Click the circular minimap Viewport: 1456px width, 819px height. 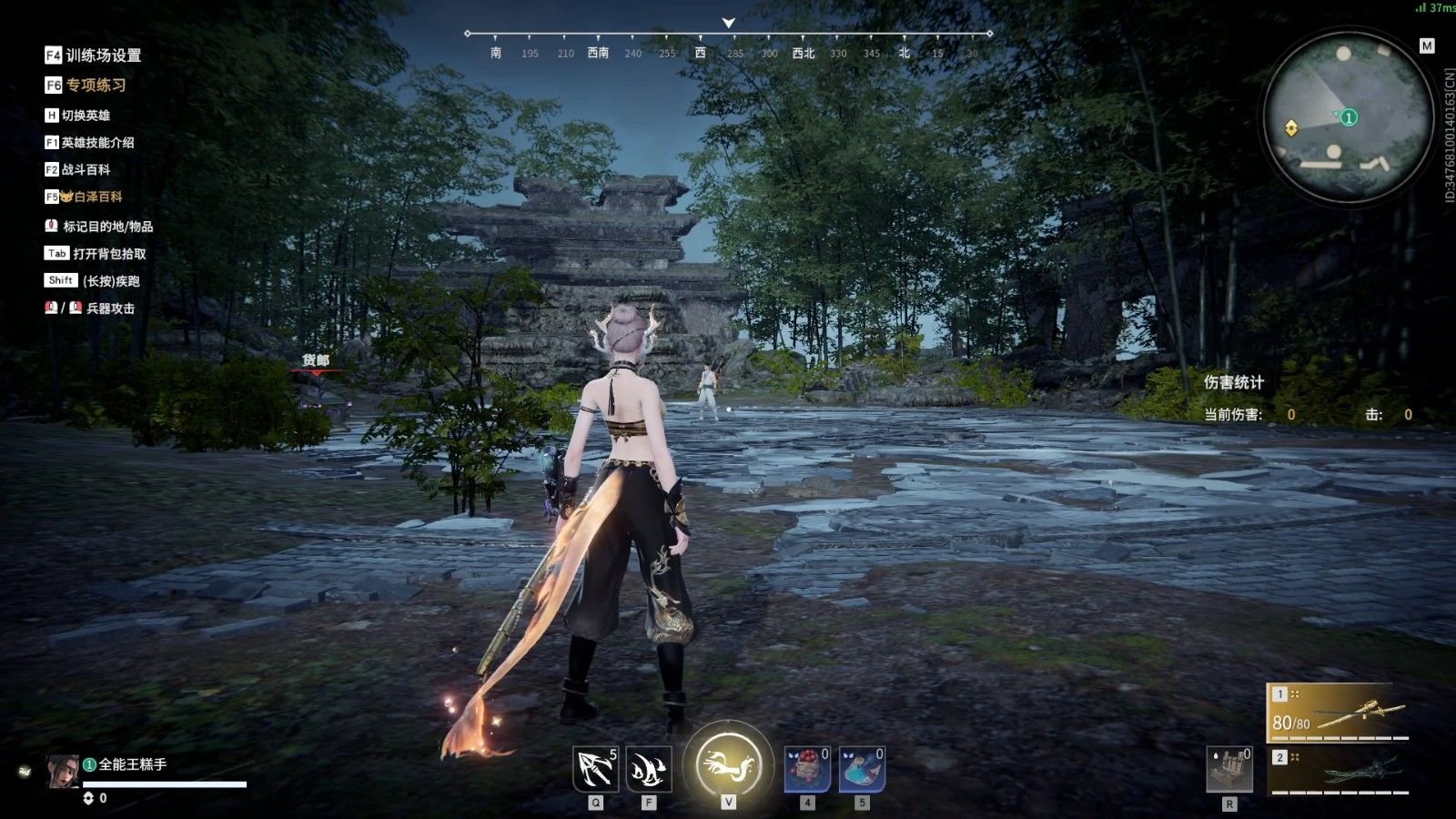coord(1348,117)
